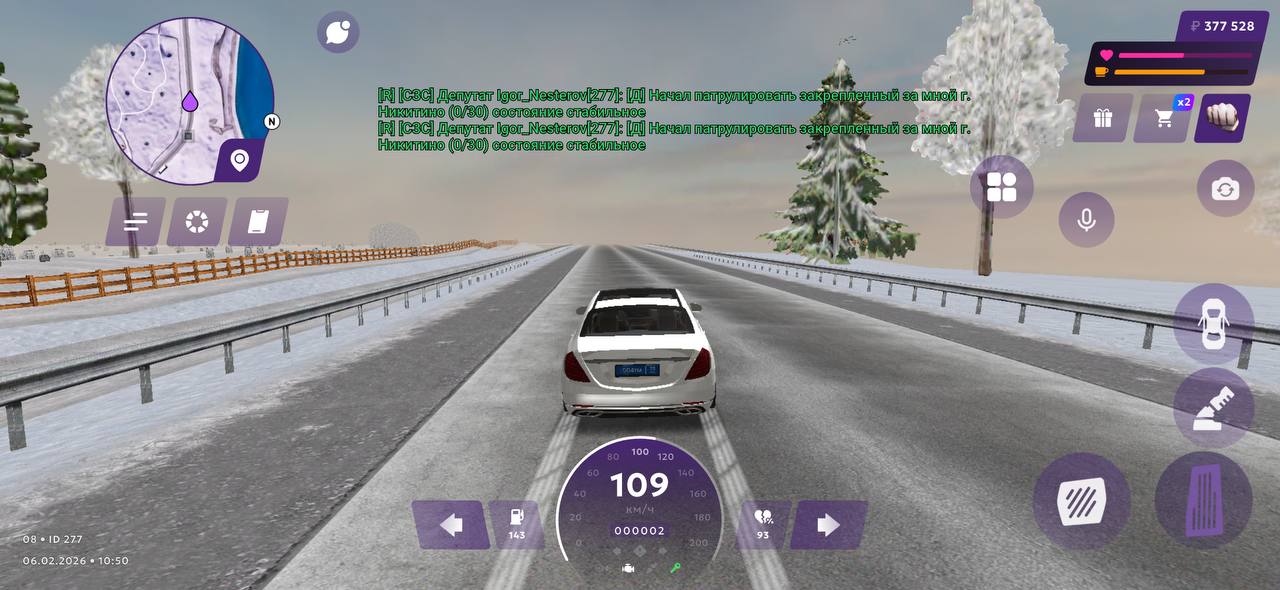This screenshot has width=1280, height=590.
Task: Open the map location pin button
Action: (x=240, y=159)
